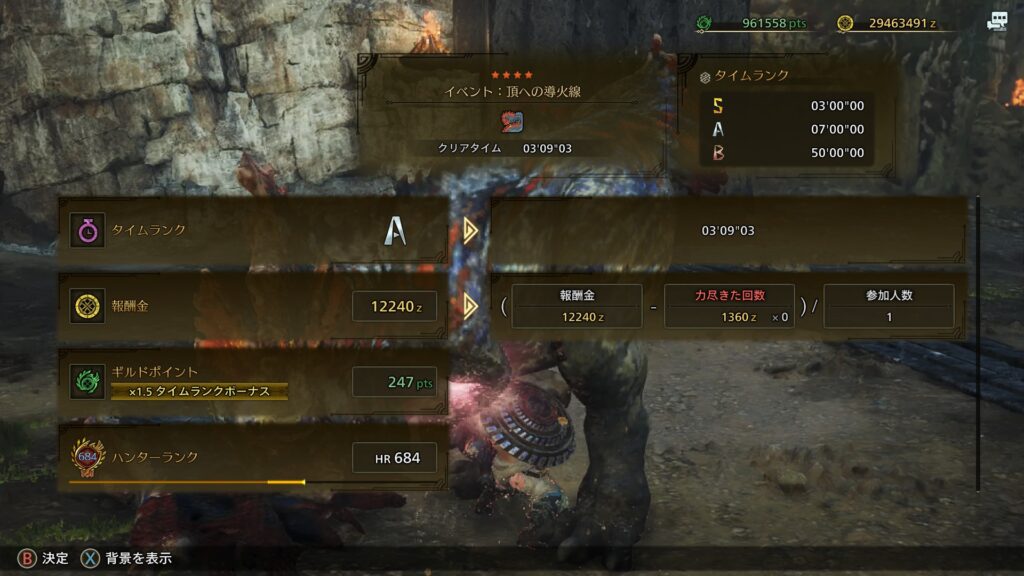Select the ギルドポイント row

(252, 380)
